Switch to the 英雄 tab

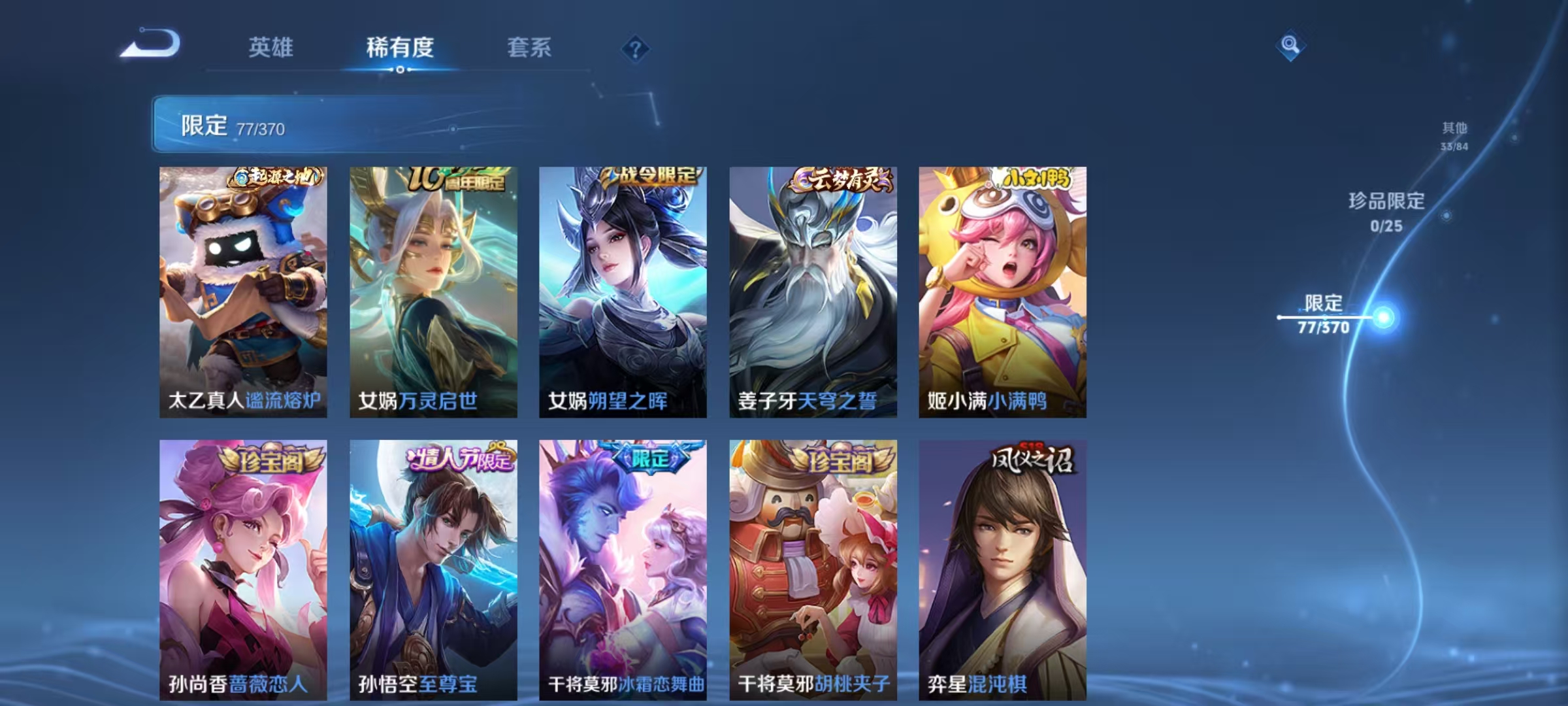272,48
